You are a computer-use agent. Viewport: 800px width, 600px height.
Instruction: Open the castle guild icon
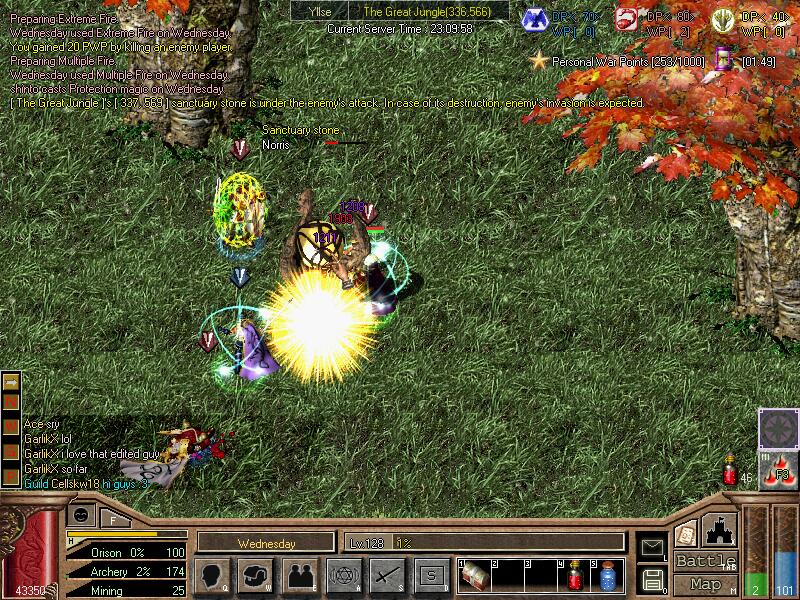pyautogui.click(x=720, y=530)
